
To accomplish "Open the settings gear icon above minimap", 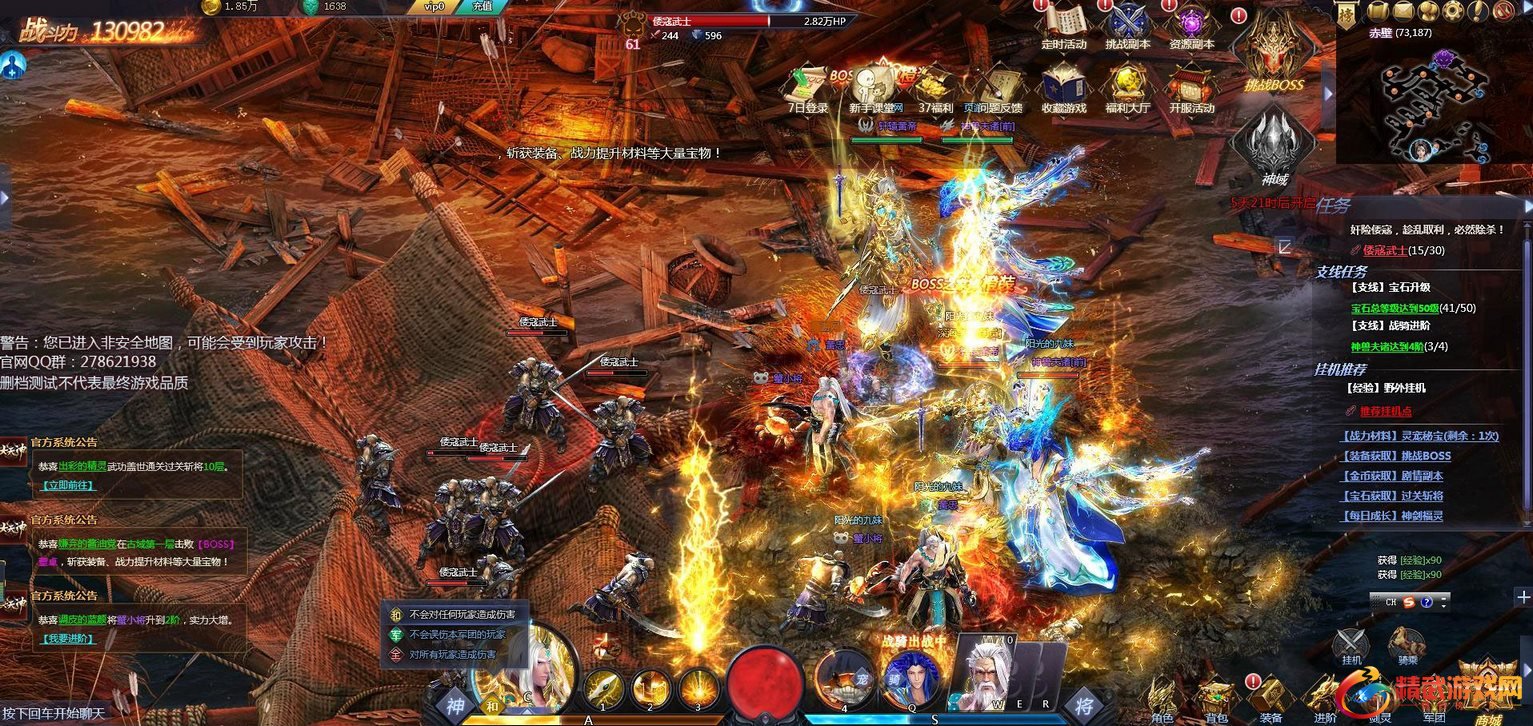I will tap(1451, 11).
